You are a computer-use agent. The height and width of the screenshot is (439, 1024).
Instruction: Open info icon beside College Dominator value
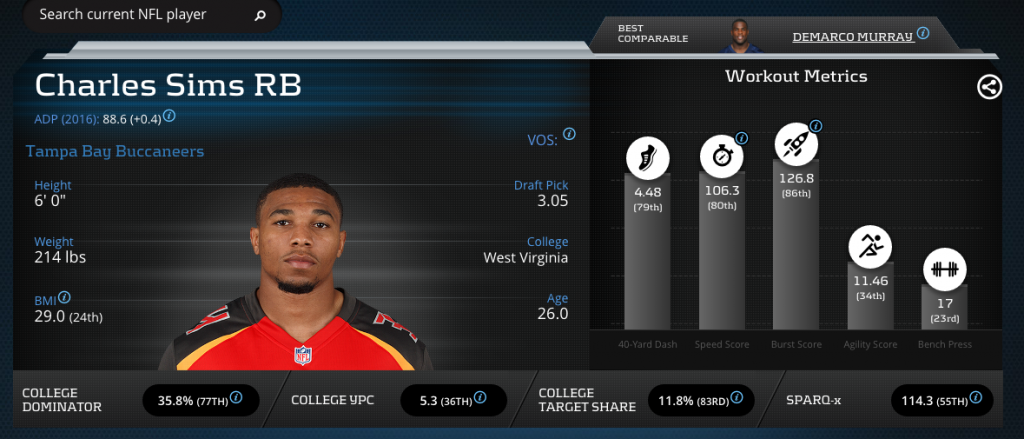point(236,398)
